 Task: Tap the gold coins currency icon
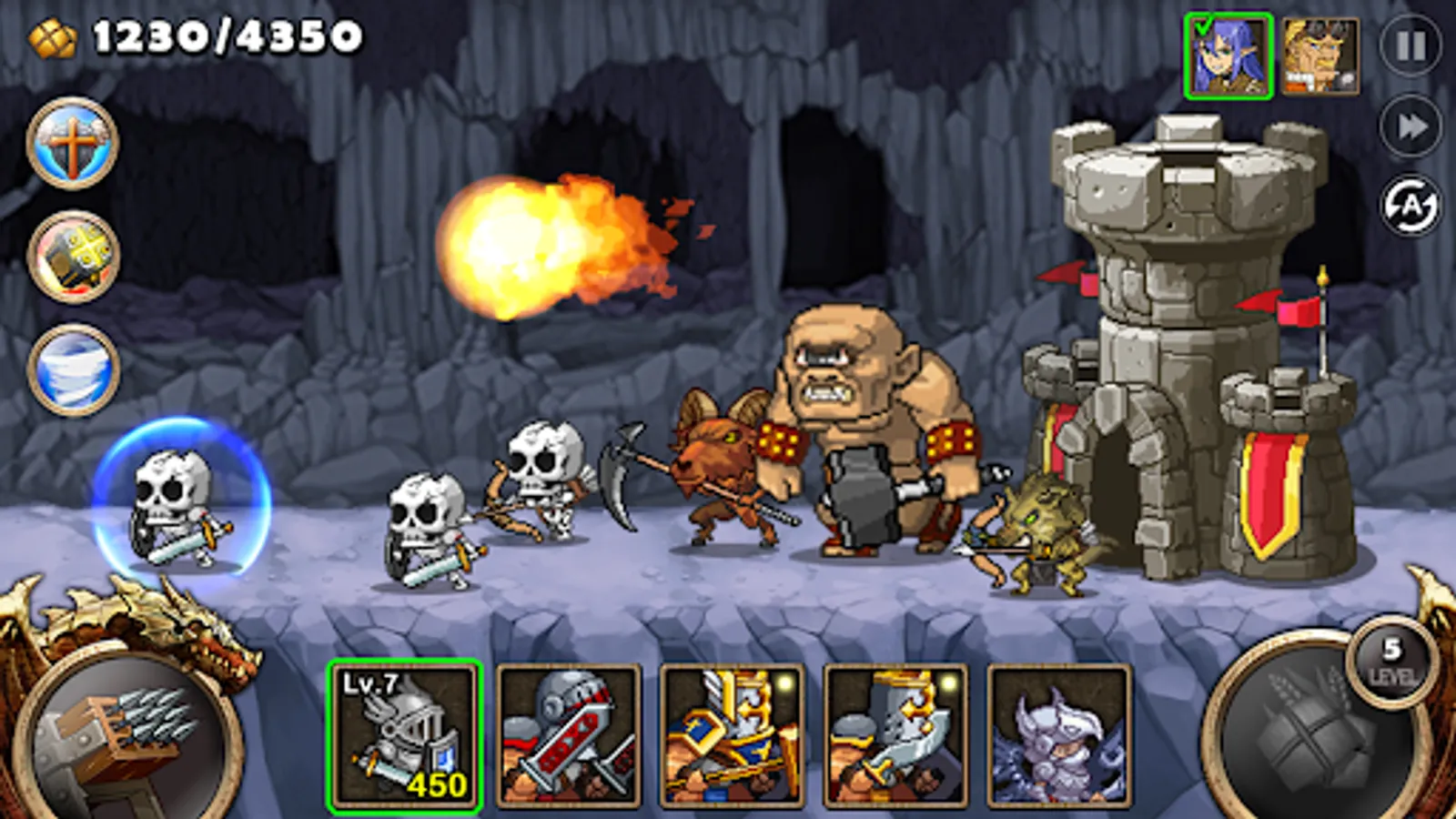[x=50, y=36]
